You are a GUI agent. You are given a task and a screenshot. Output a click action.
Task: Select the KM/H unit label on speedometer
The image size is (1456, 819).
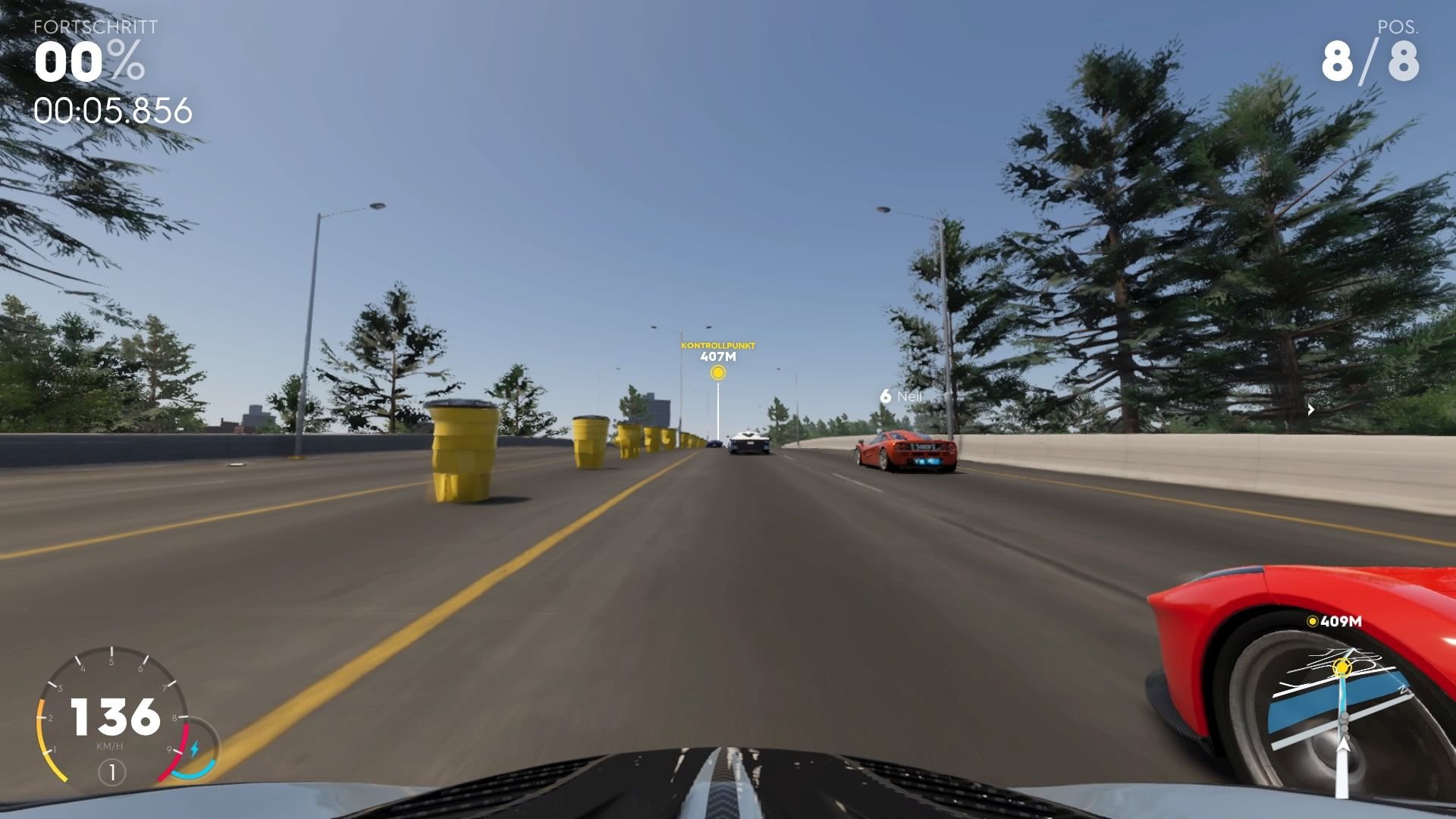pos(110,745)
